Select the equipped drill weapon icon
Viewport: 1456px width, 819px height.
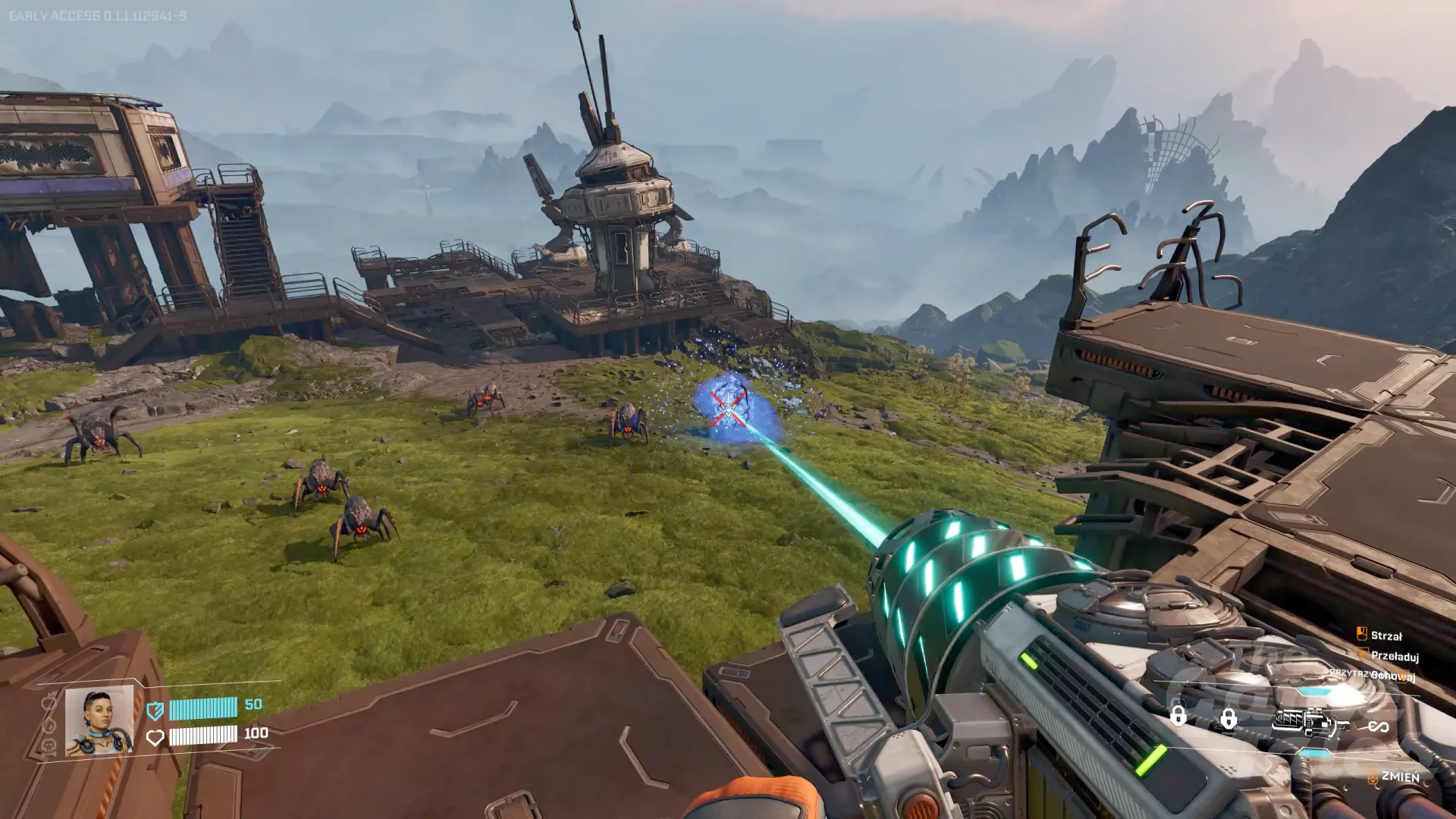click(x=1309, y=723)
